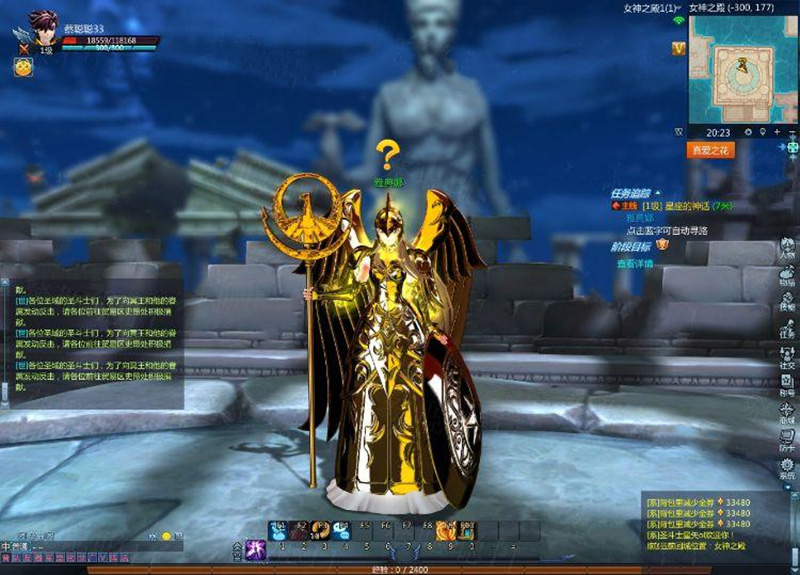
Task: Click the player character portrait
Action: pos(42,26)
